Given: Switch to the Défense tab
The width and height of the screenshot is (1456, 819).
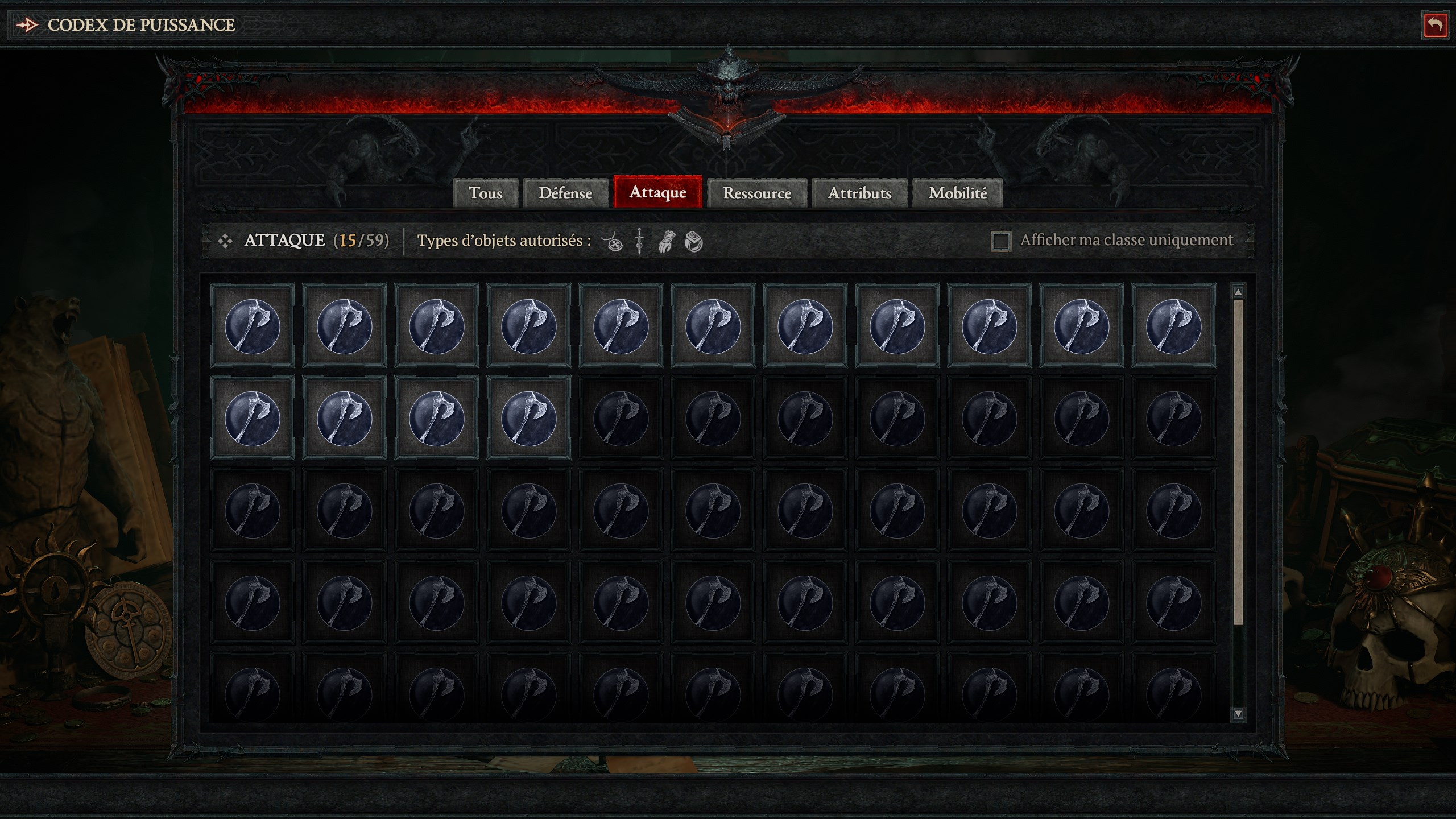Looking at the screenshot, I should pos(565,193).
